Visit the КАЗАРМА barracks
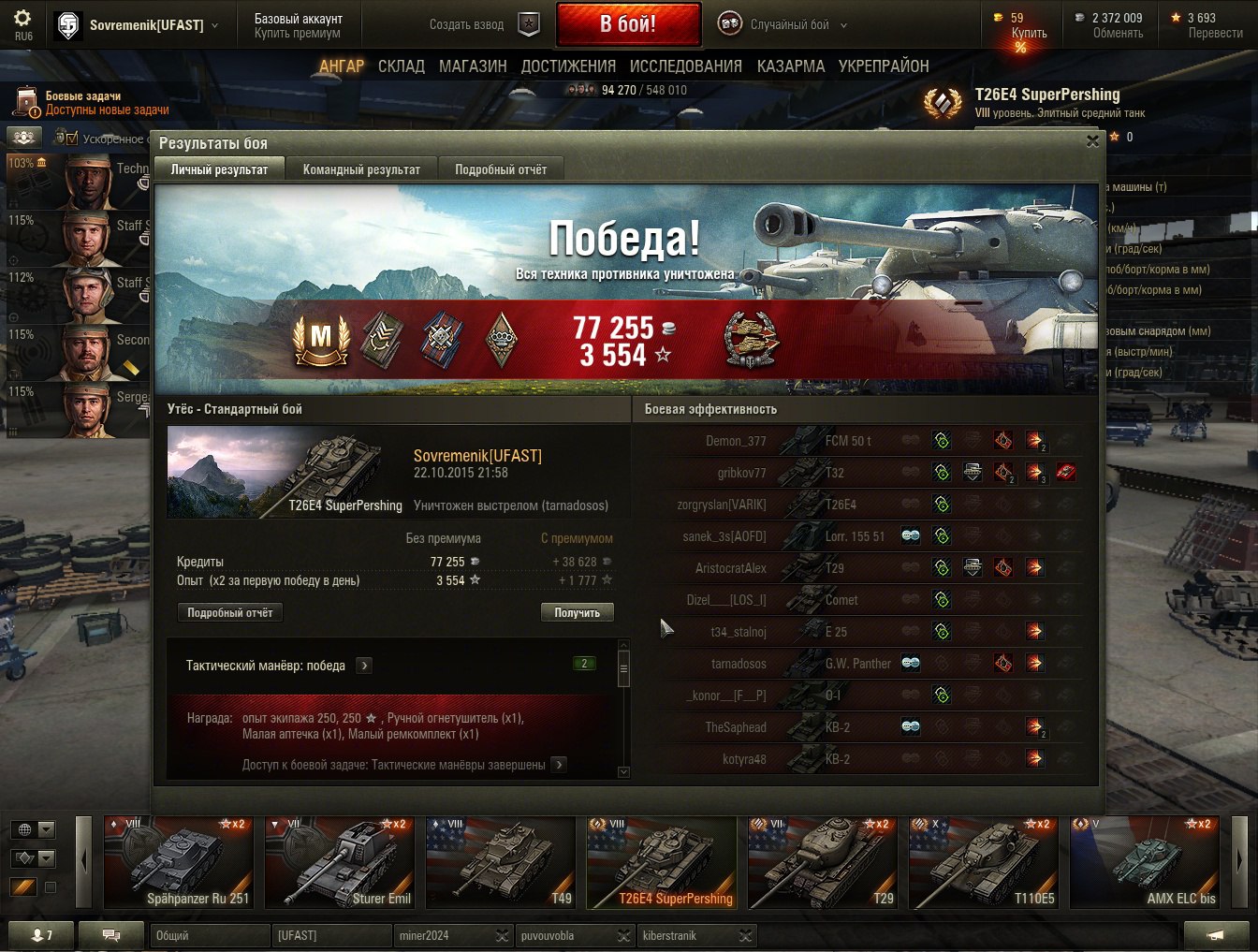The image size is (1258, 952). point(791,66)
